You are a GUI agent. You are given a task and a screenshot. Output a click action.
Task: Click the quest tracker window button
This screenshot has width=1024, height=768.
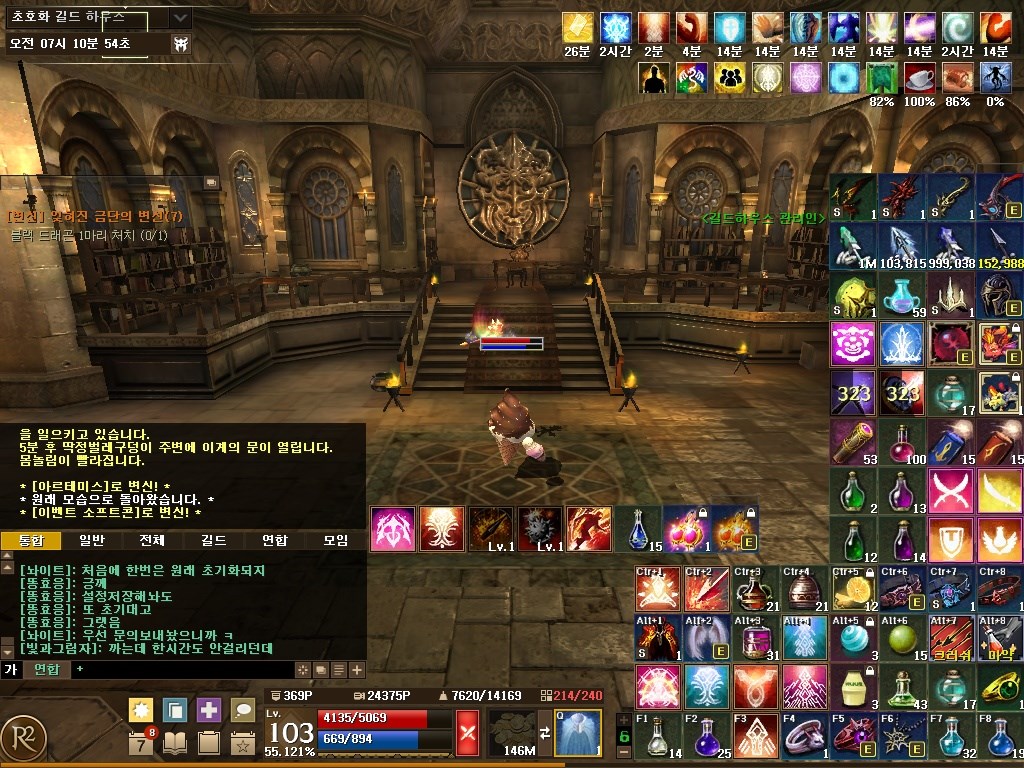pyautogui.click(x=211, y=183)
